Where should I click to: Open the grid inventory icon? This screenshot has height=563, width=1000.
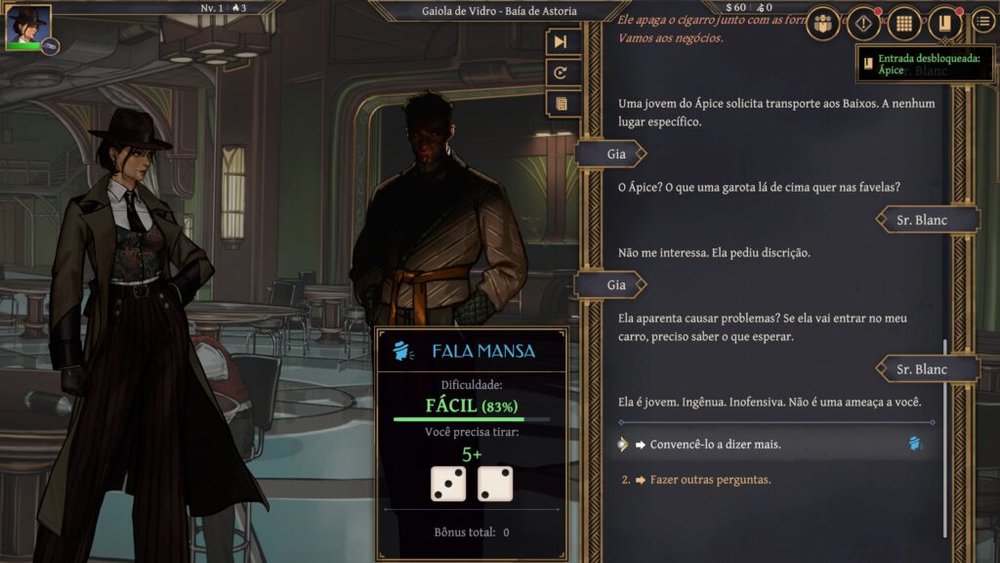(x=904, y=22)
